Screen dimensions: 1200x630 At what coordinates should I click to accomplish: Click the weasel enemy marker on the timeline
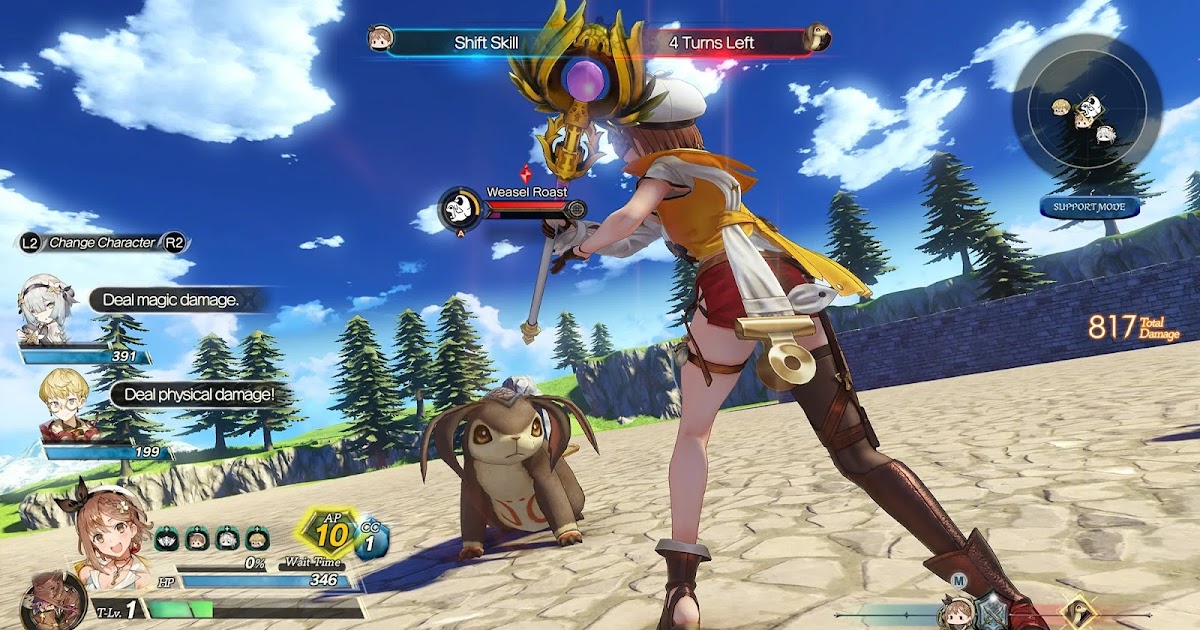(x=1077, y=612)
